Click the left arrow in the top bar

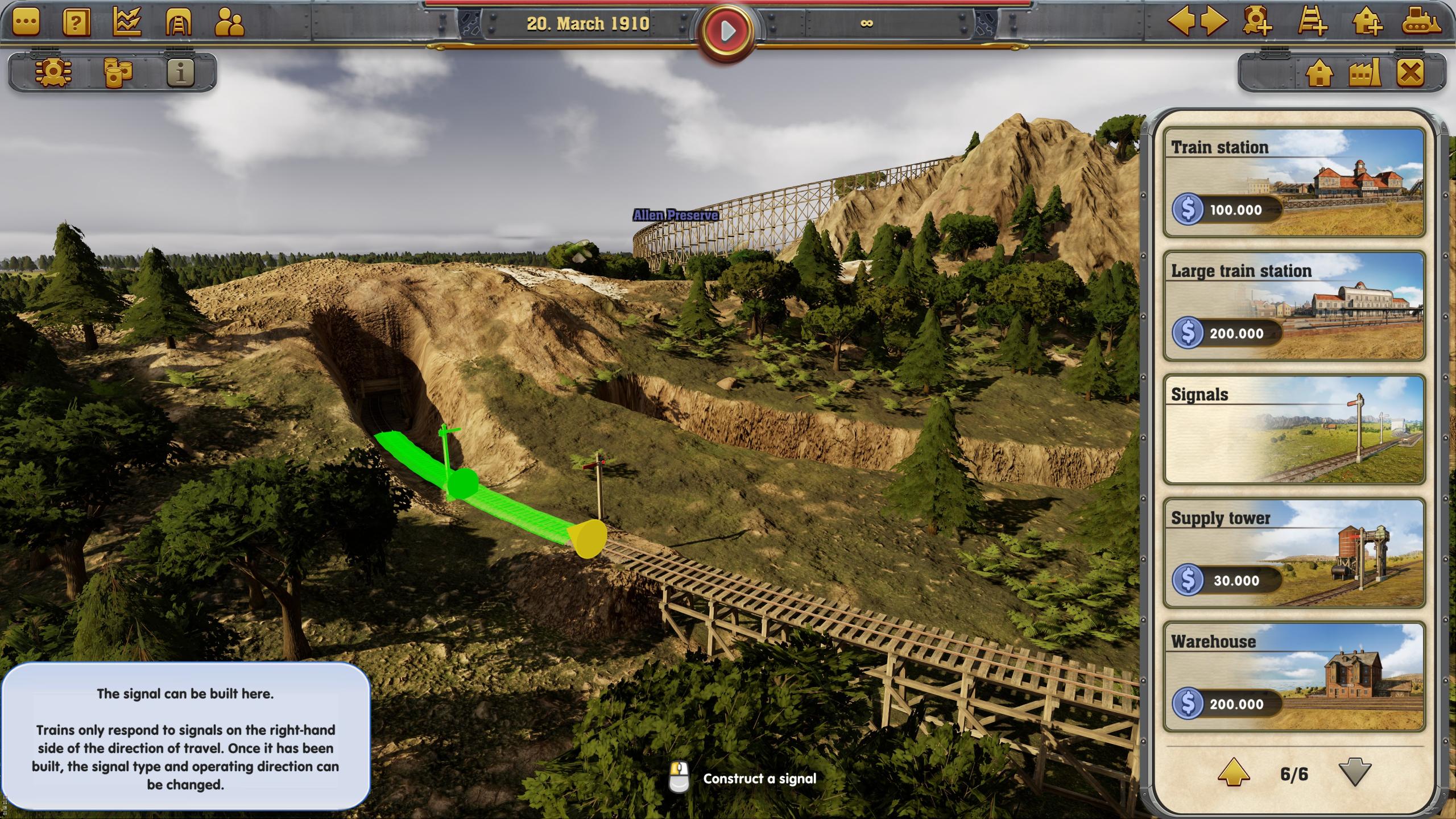click(x=1180, y=22)
